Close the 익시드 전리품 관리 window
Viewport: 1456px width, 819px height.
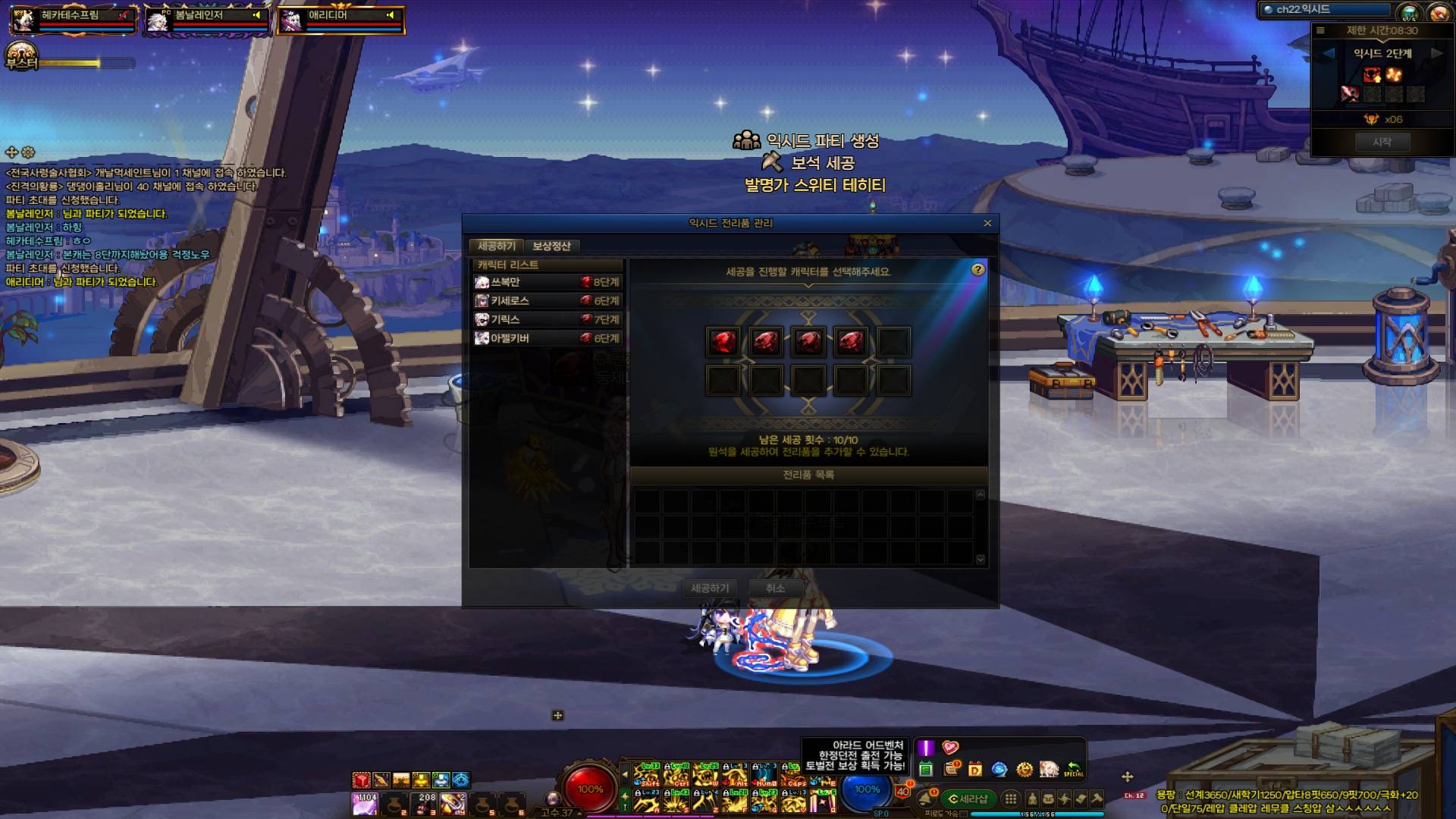click(987, 223)
